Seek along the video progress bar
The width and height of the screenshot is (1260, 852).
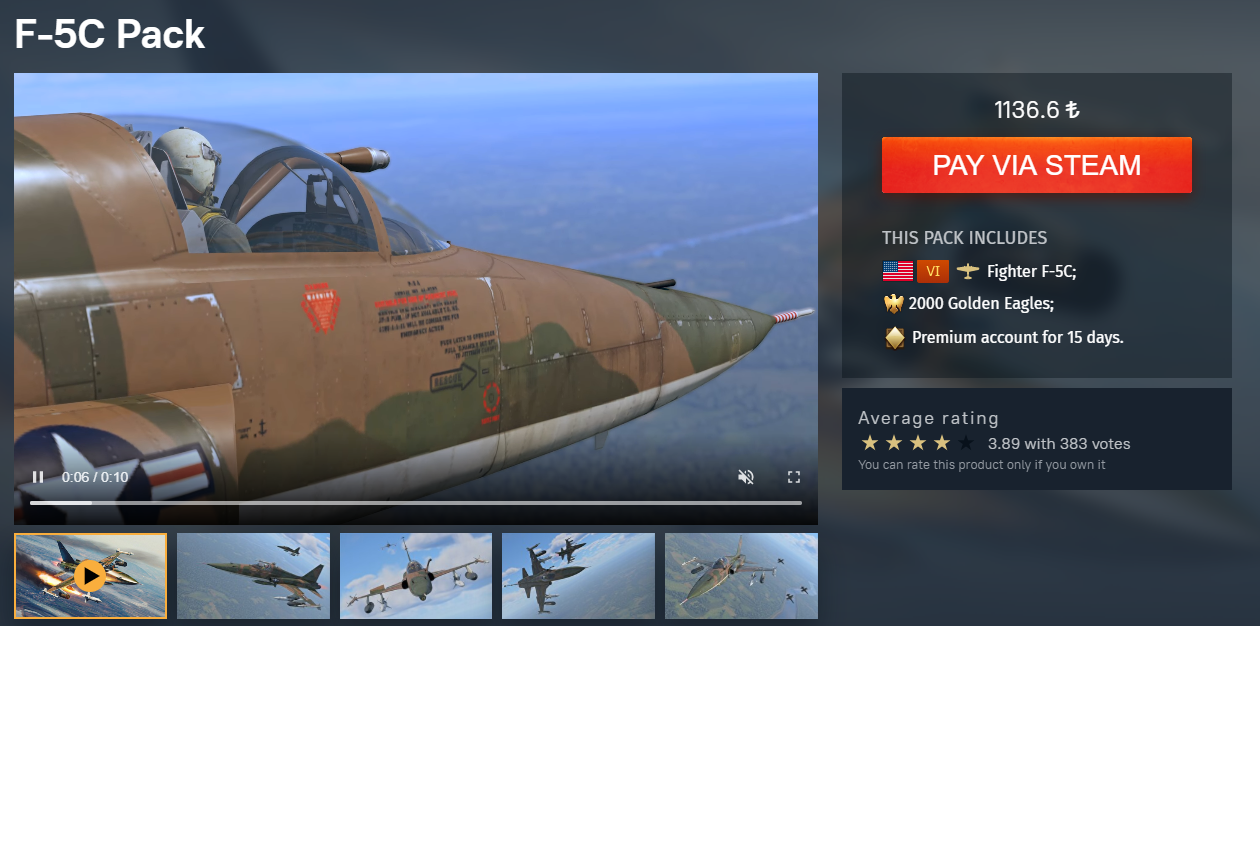coord(415,503)
